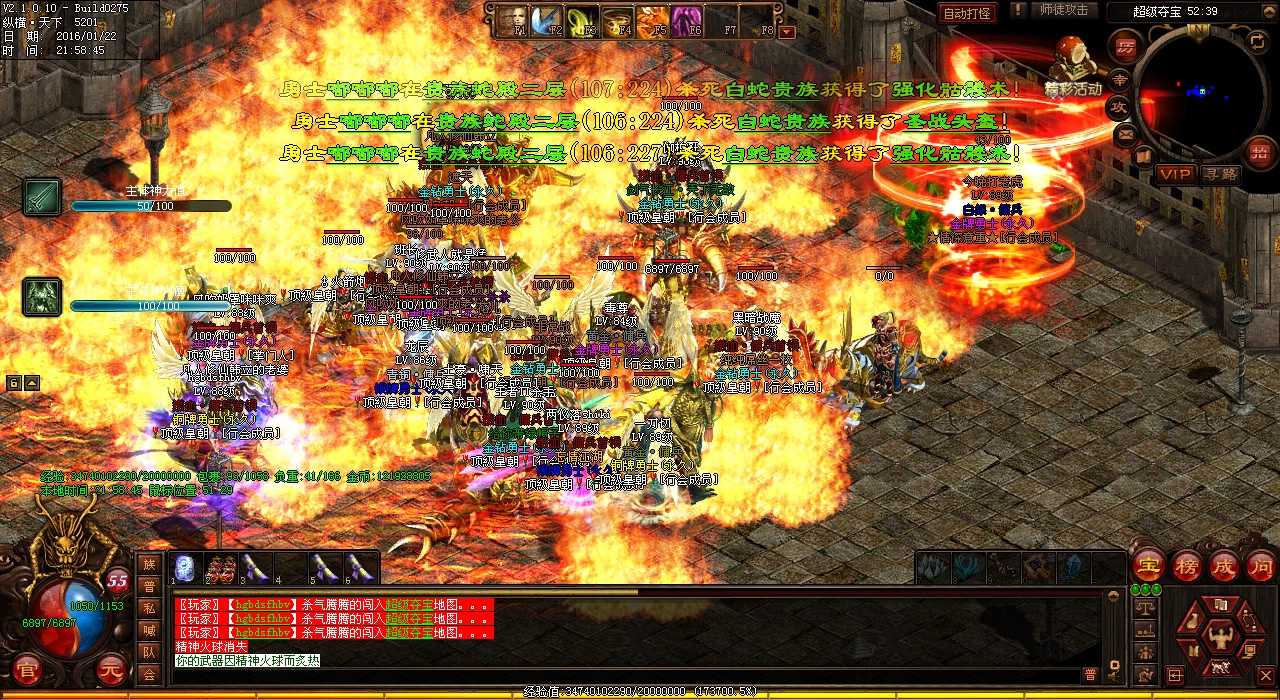
Task: Click the 问 help button
Action: point(1260,565)
